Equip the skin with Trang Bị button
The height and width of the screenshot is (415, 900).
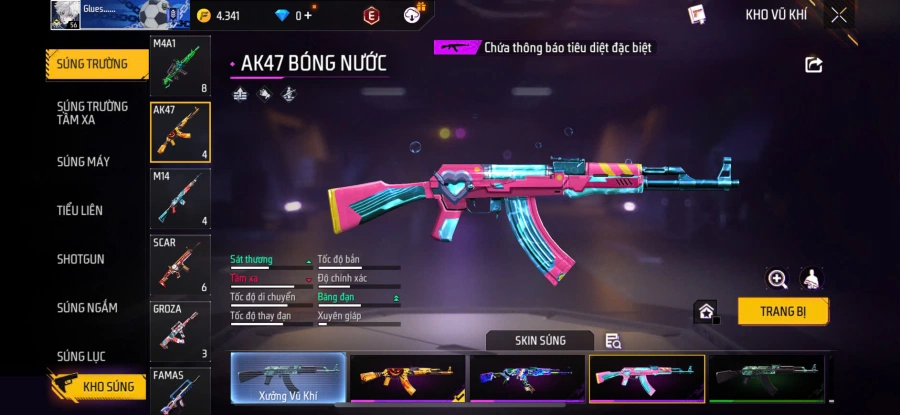coord(783,311)
